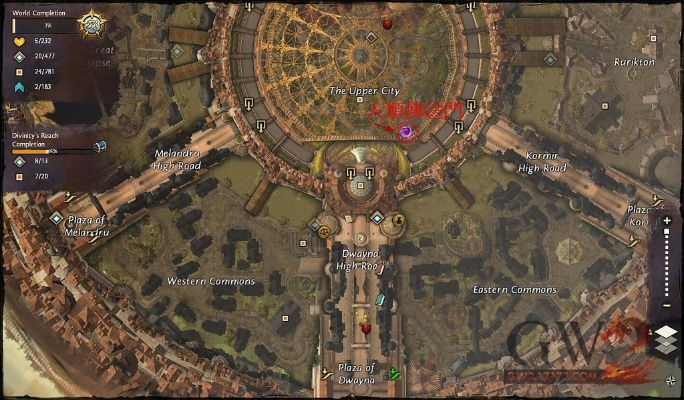The width and height of the screenshot is (684, 400).
Task: Select the waypoint near Great Collapse
Action: 177,51
